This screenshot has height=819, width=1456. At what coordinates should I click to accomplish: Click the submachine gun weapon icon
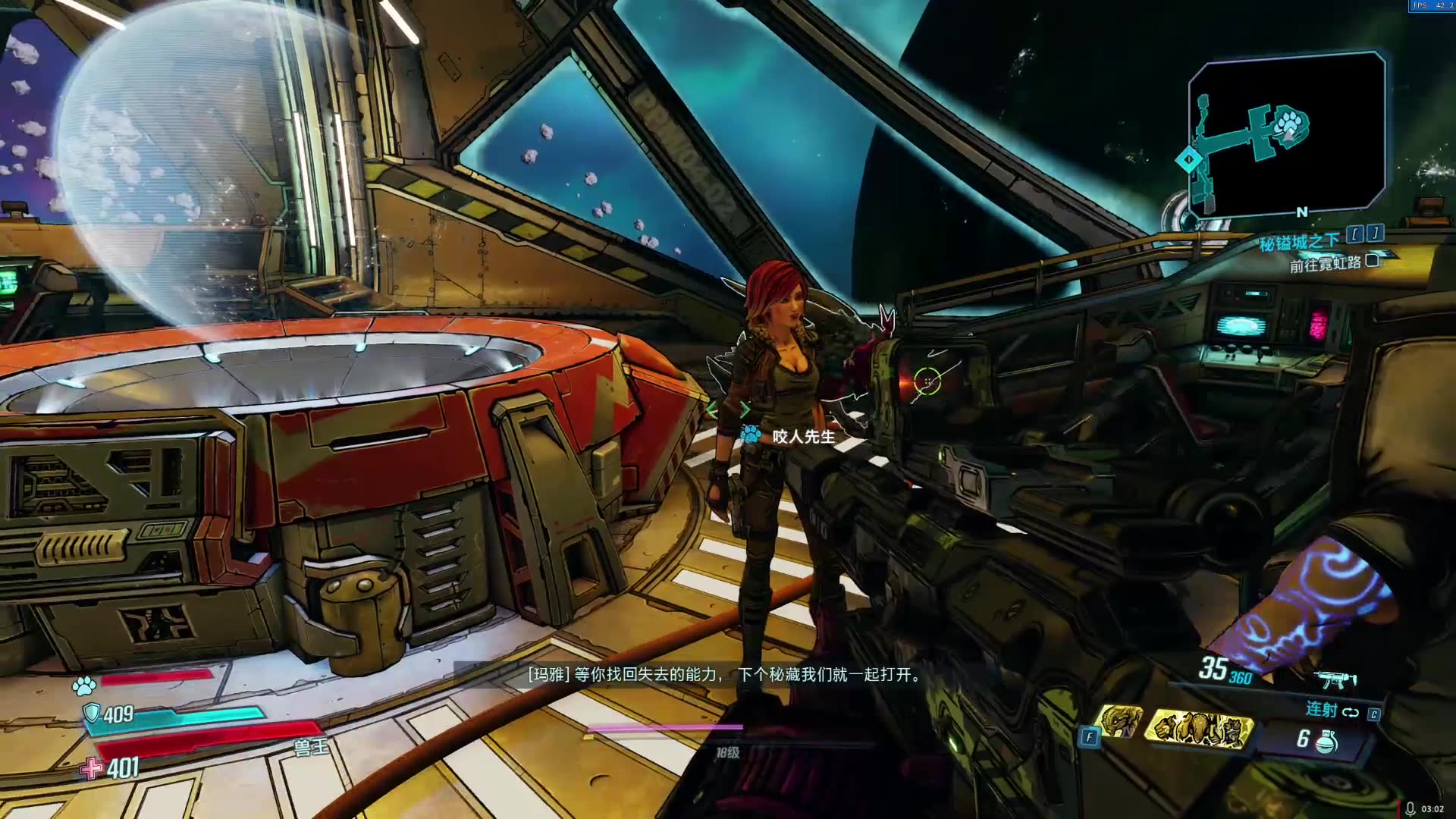(1335, 679)
